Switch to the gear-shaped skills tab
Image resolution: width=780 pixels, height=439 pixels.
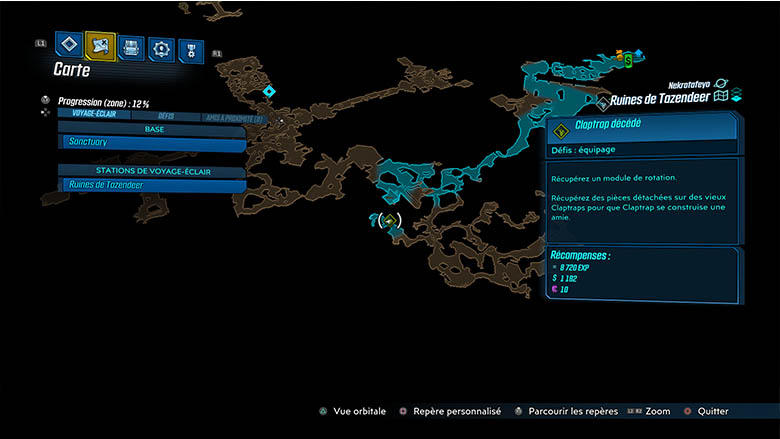(161, 48)
